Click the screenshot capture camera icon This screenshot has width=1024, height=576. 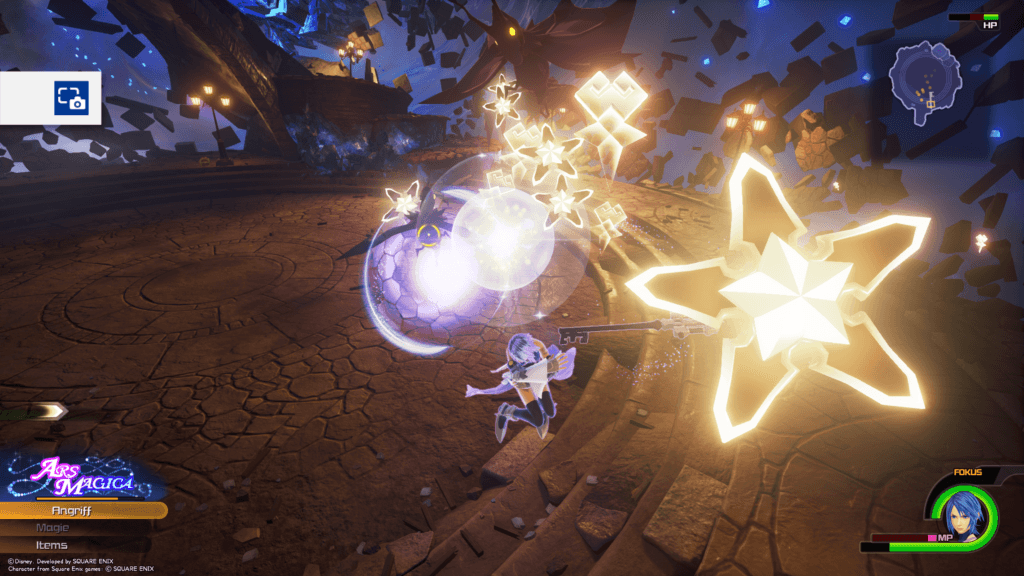(71, 97)
